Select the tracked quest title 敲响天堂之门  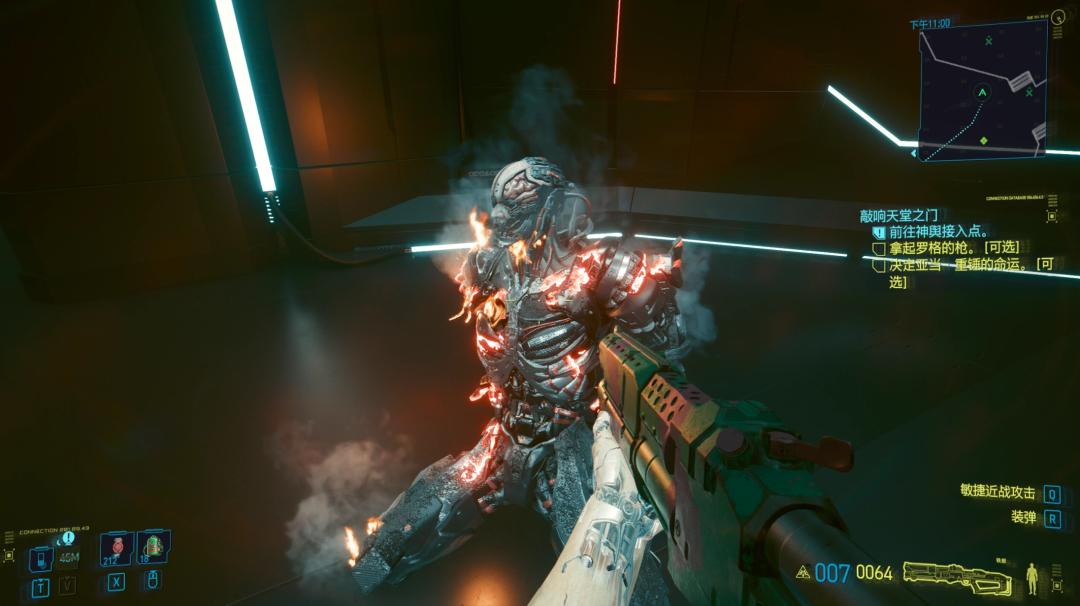tap(899, 215)
